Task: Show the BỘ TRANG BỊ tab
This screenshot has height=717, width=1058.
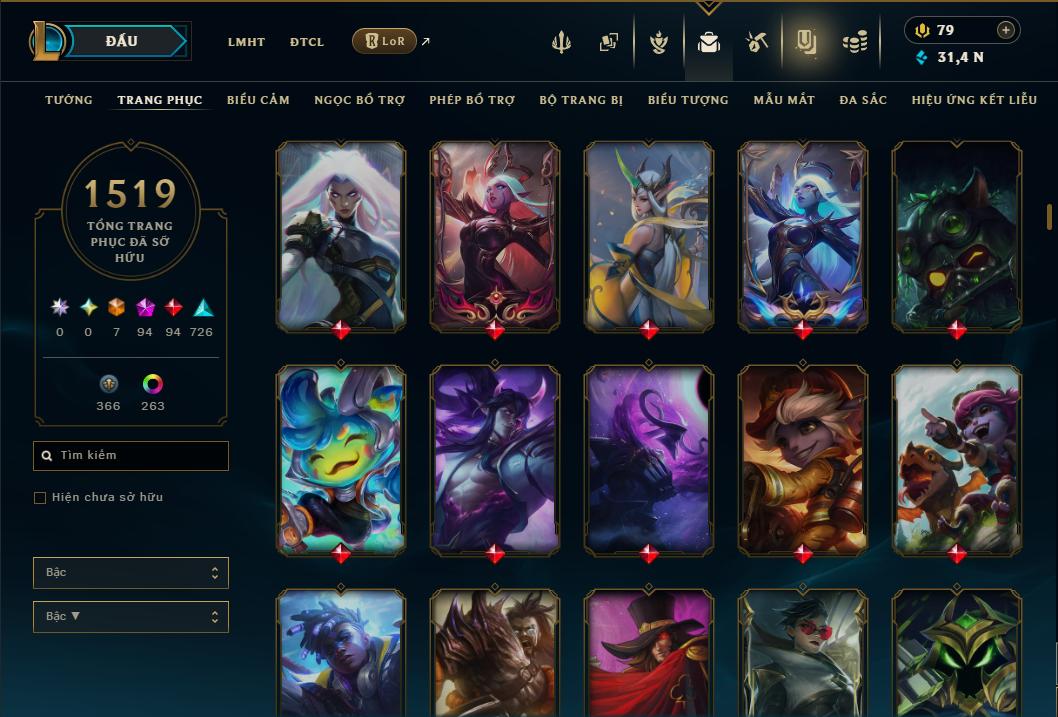Action: [x=581, y=100]
